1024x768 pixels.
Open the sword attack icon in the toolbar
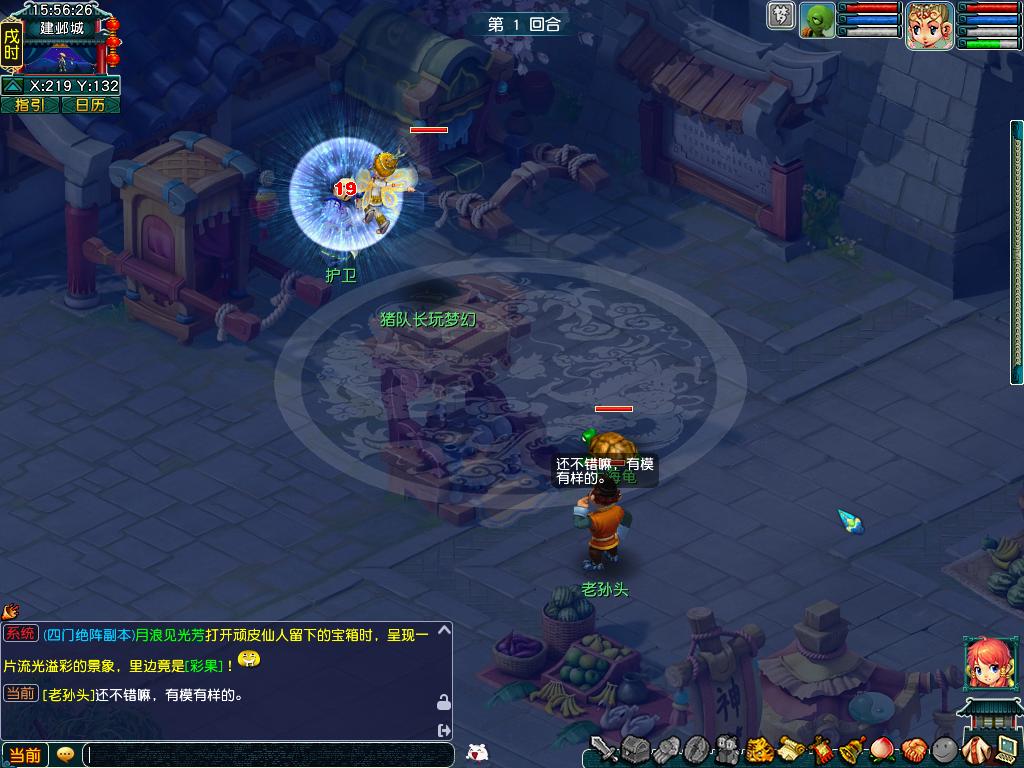[603, 749]
